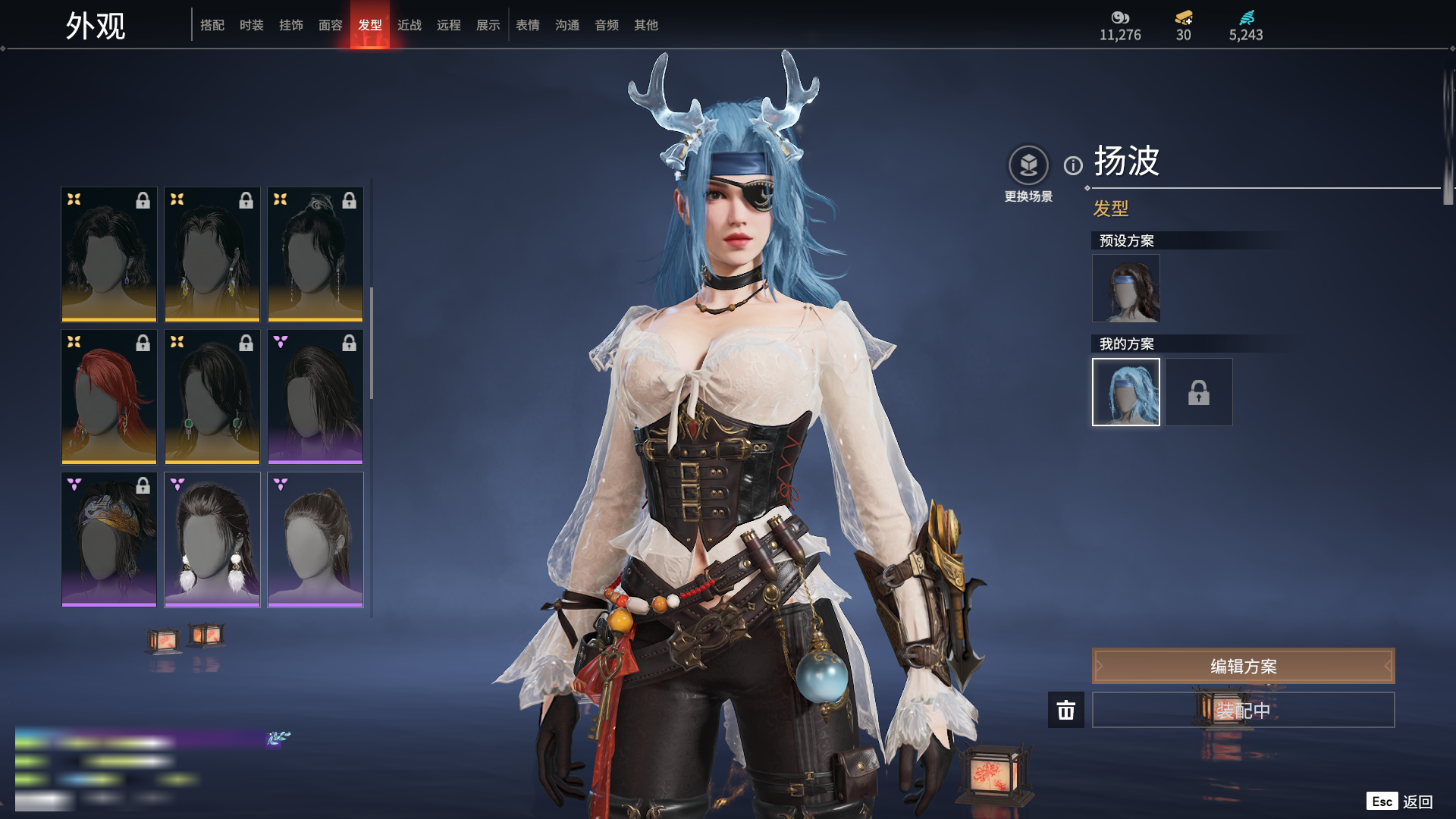Select the 挂饰 accessories tab

point(291,25)
